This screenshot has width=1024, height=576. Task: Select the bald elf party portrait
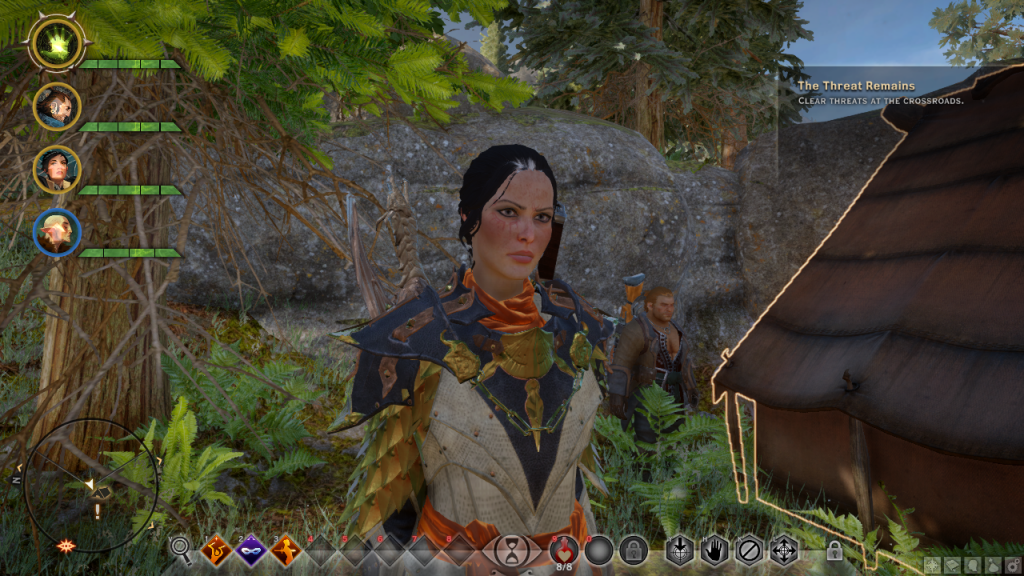coord(56,233)
